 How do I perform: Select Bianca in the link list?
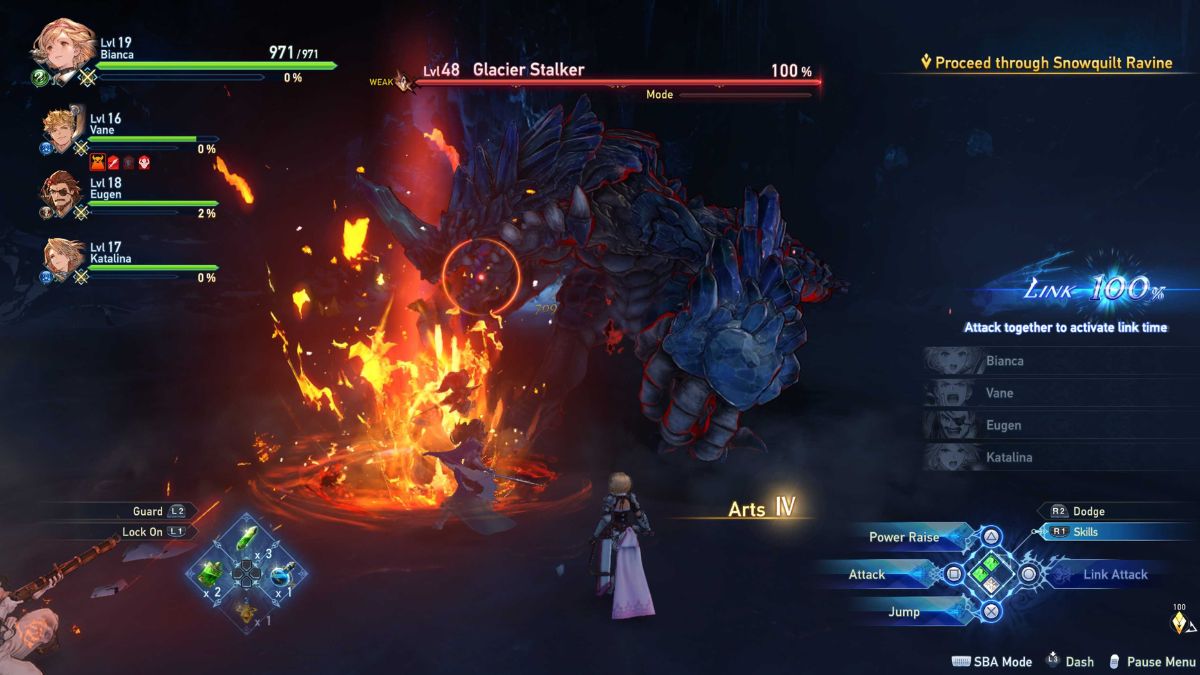point(1004,361)
